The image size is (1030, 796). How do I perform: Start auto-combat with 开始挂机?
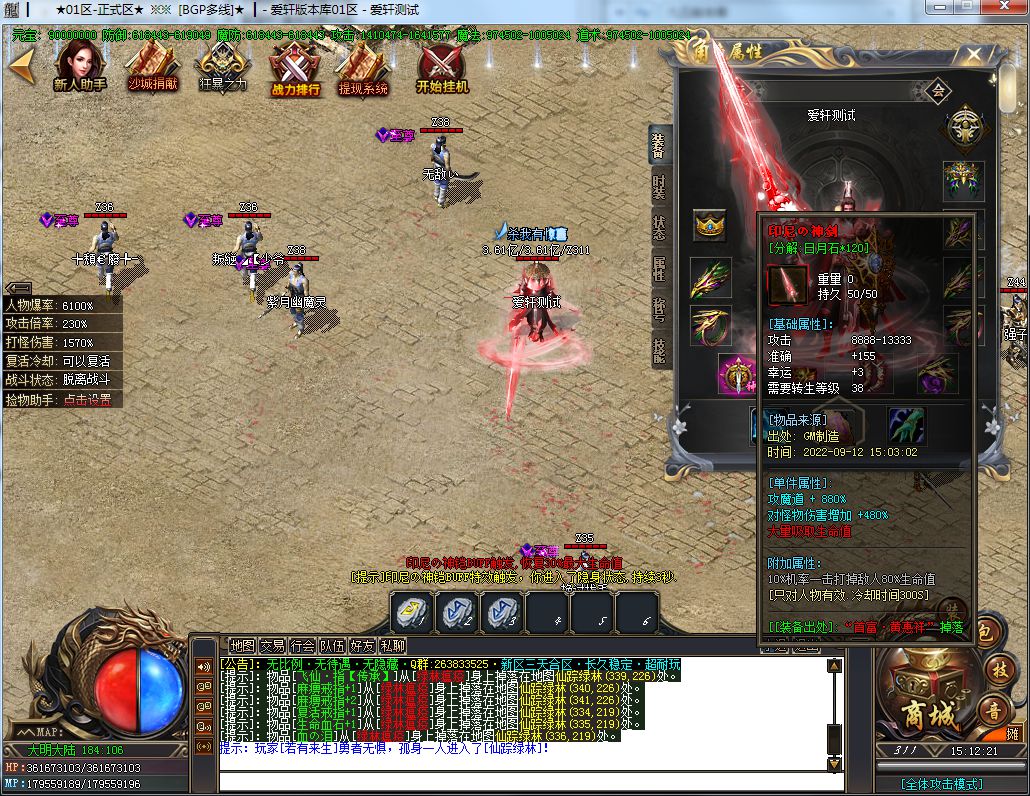click(441, 68)
